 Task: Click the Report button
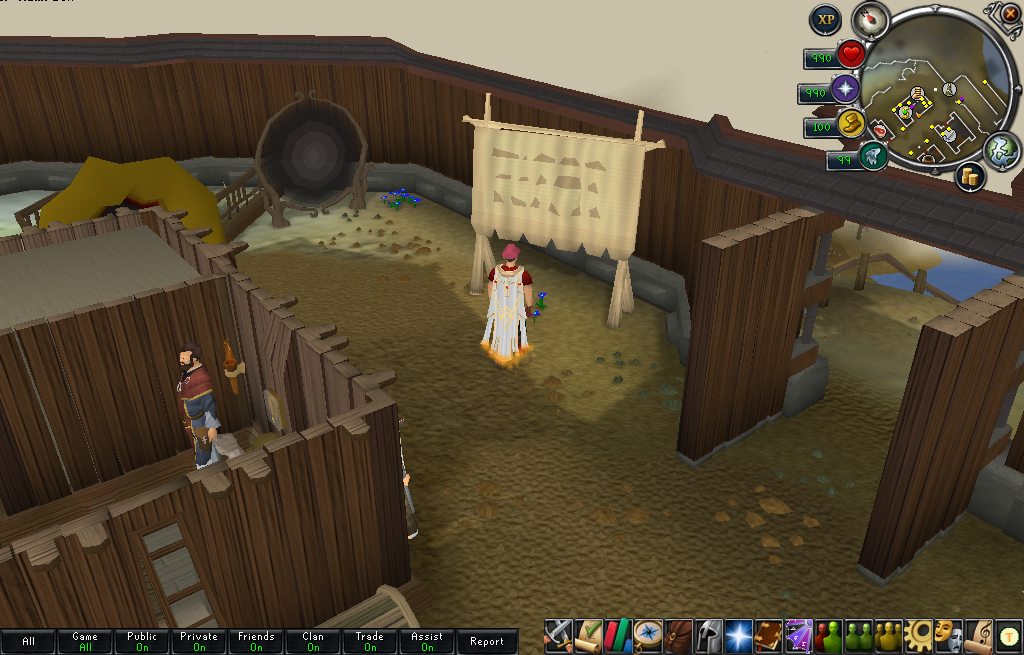click(487, 641)
